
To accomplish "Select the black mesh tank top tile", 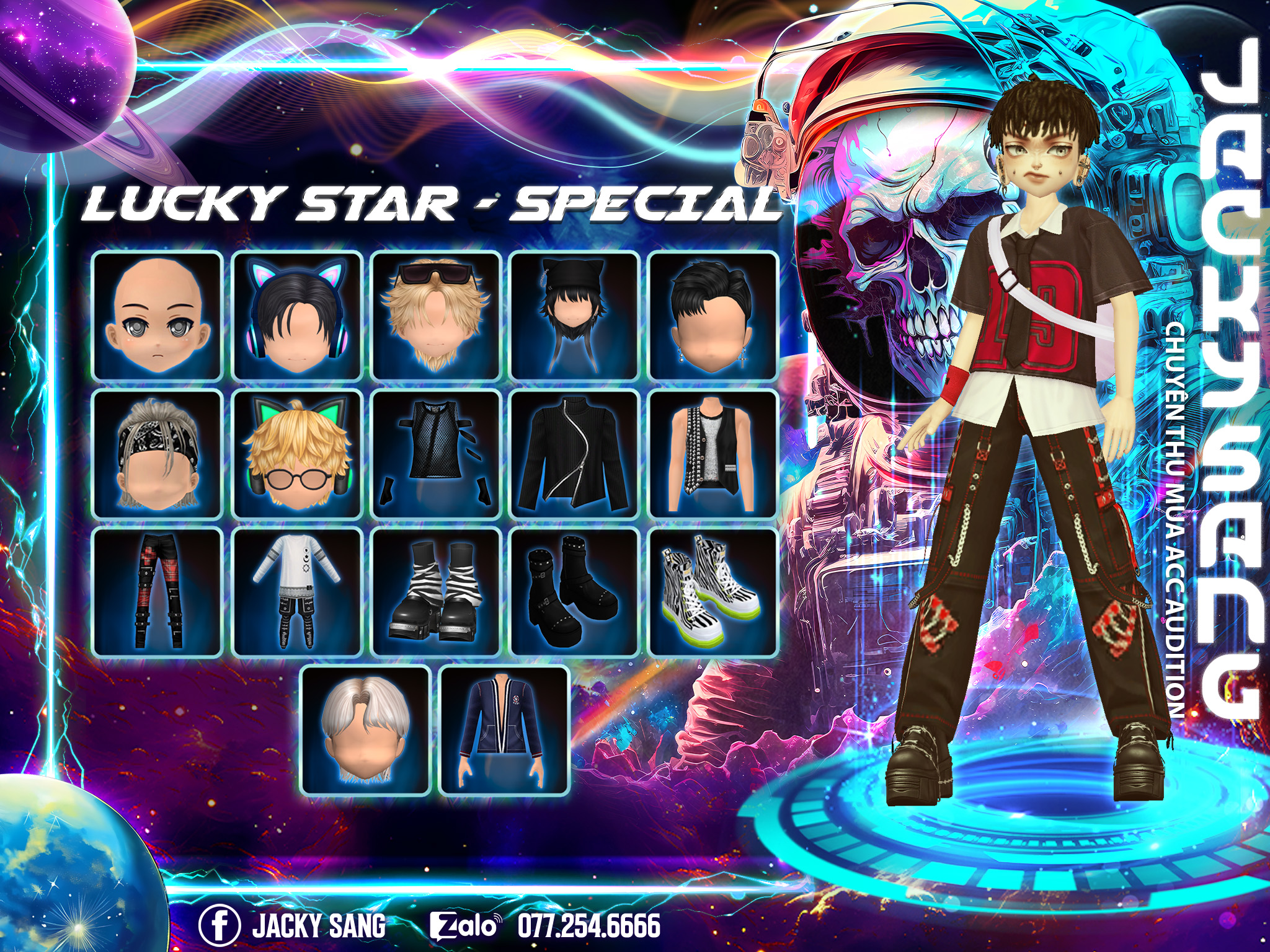I will point(436,454).
